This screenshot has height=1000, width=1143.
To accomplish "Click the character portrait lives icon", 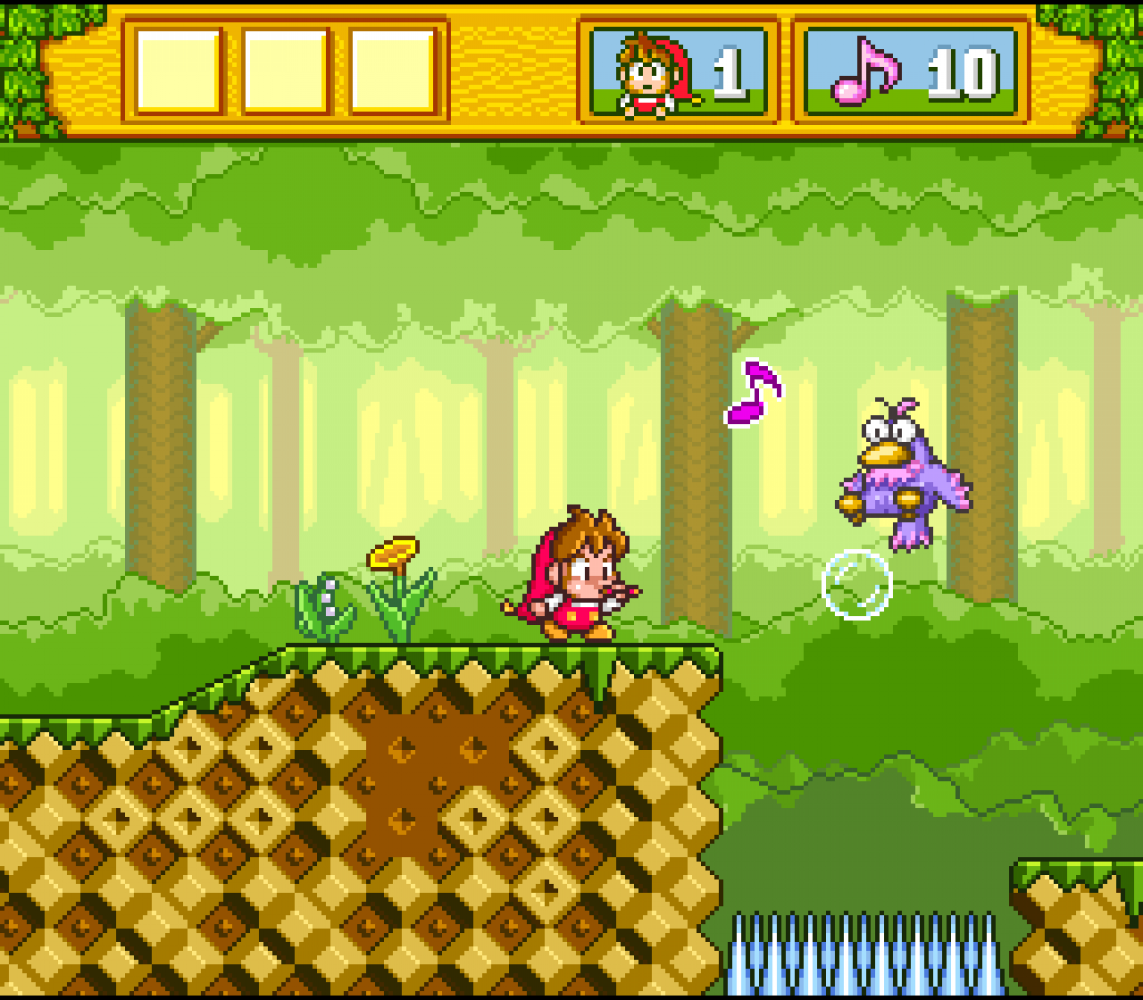I will pos(650,73).
